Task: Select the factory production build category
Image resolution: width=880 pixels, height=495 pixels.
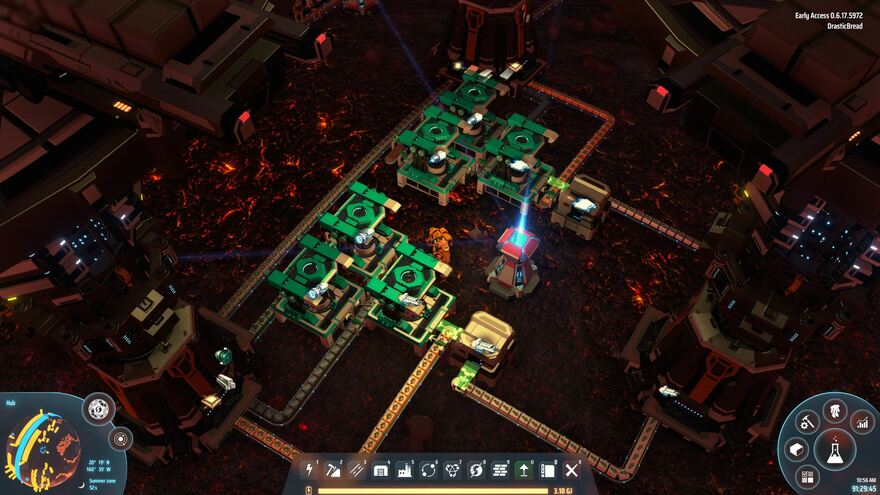Action: pyautogui.click(x=405, y=469)
